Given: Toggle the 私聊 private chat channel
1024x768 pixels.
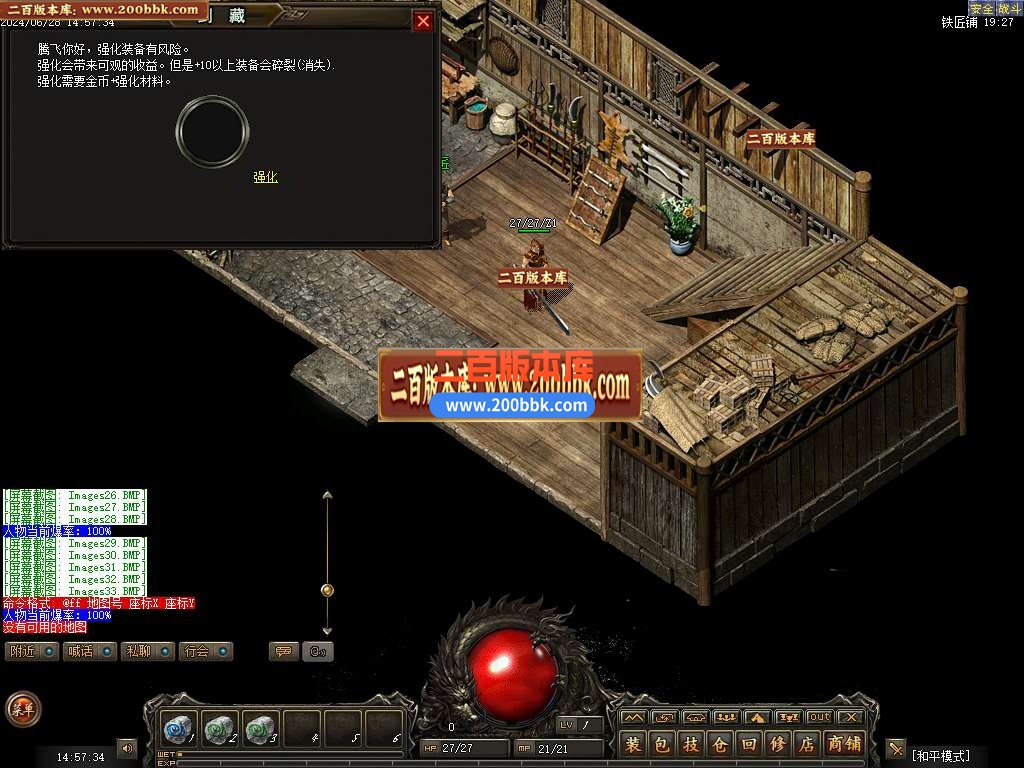Looking at the screenshot, I should coord(149,651).
